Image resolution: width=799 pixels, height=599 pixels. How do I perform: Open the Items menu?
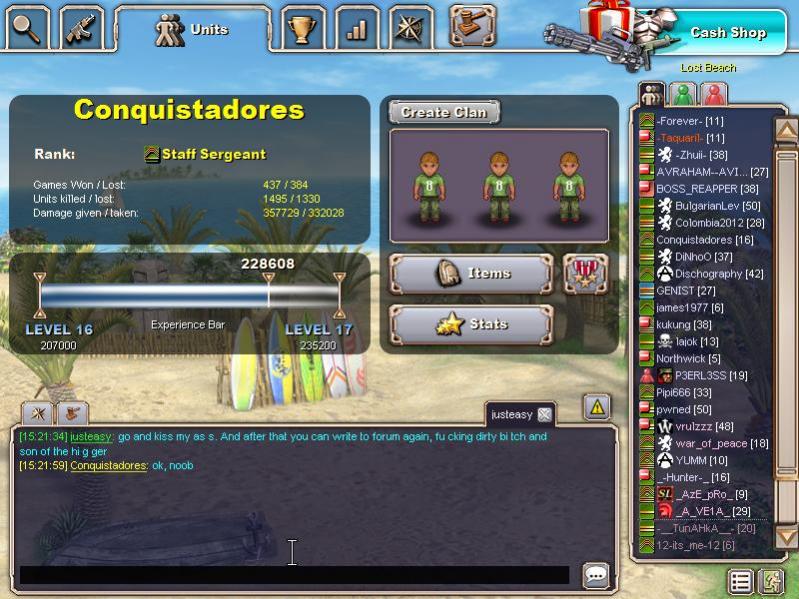click(x=471, y=273)
